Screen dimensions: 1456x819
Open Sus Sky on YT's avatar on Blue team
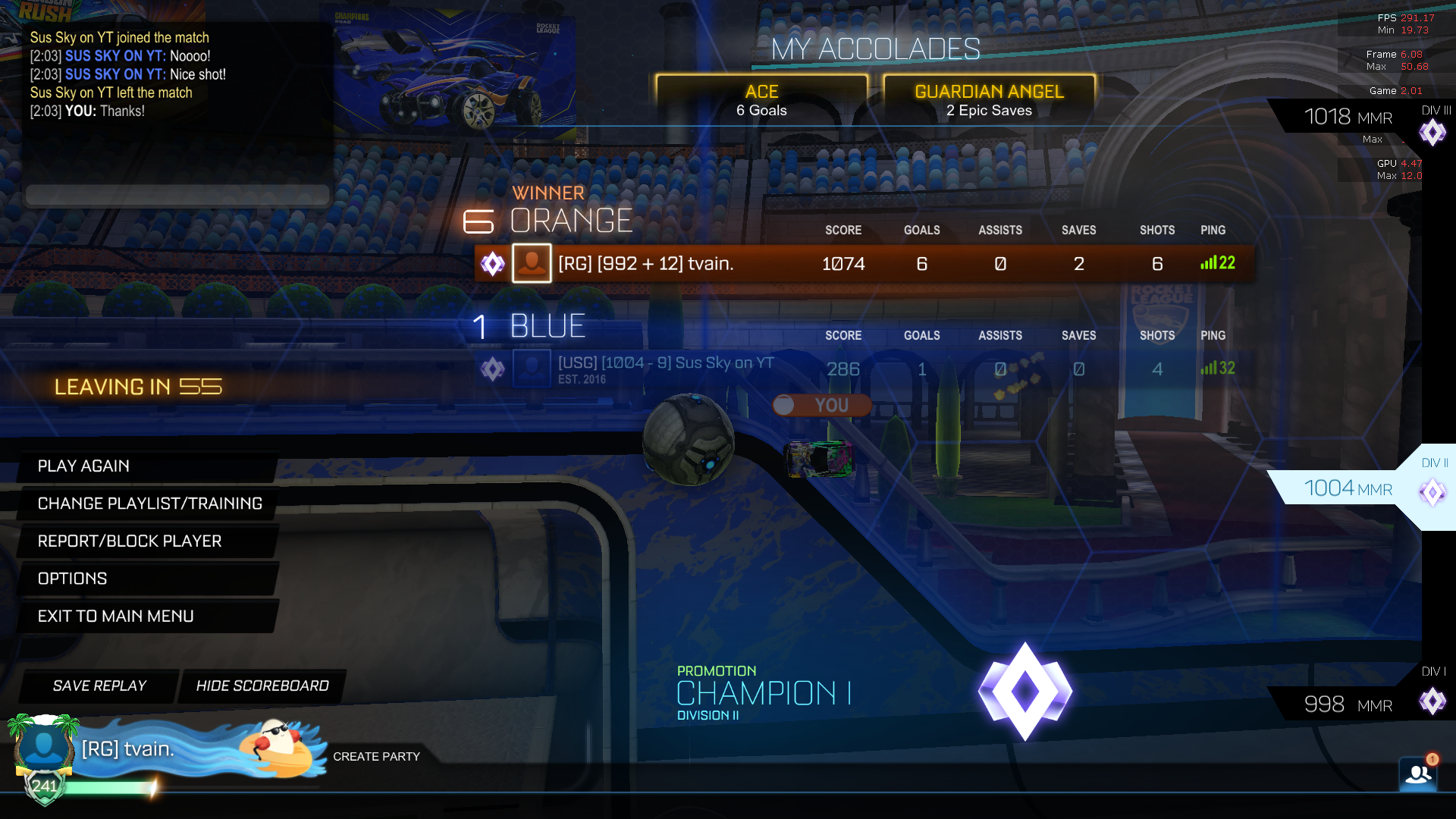pos(532,369)
